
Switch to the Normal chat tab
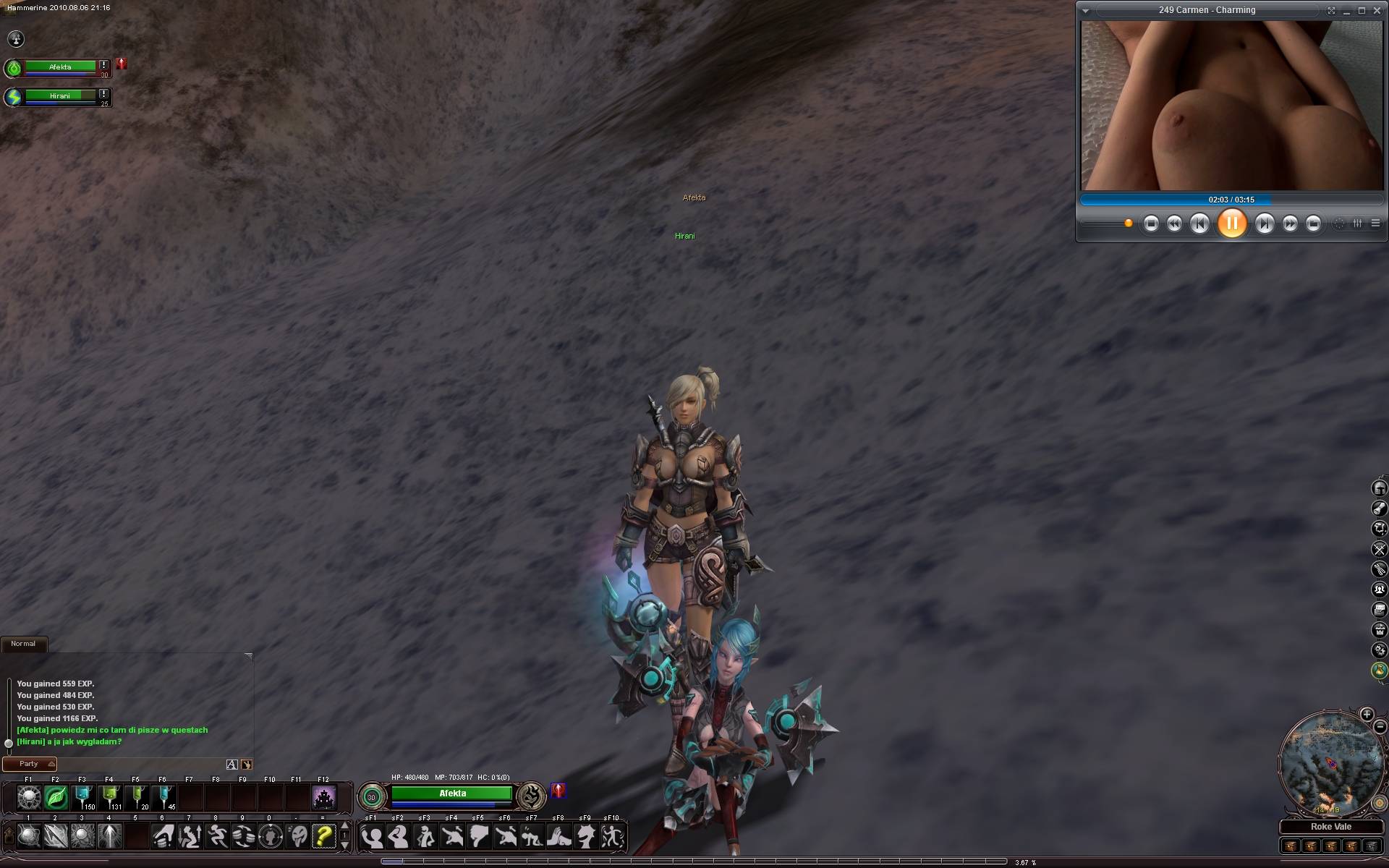coord(23,644)
